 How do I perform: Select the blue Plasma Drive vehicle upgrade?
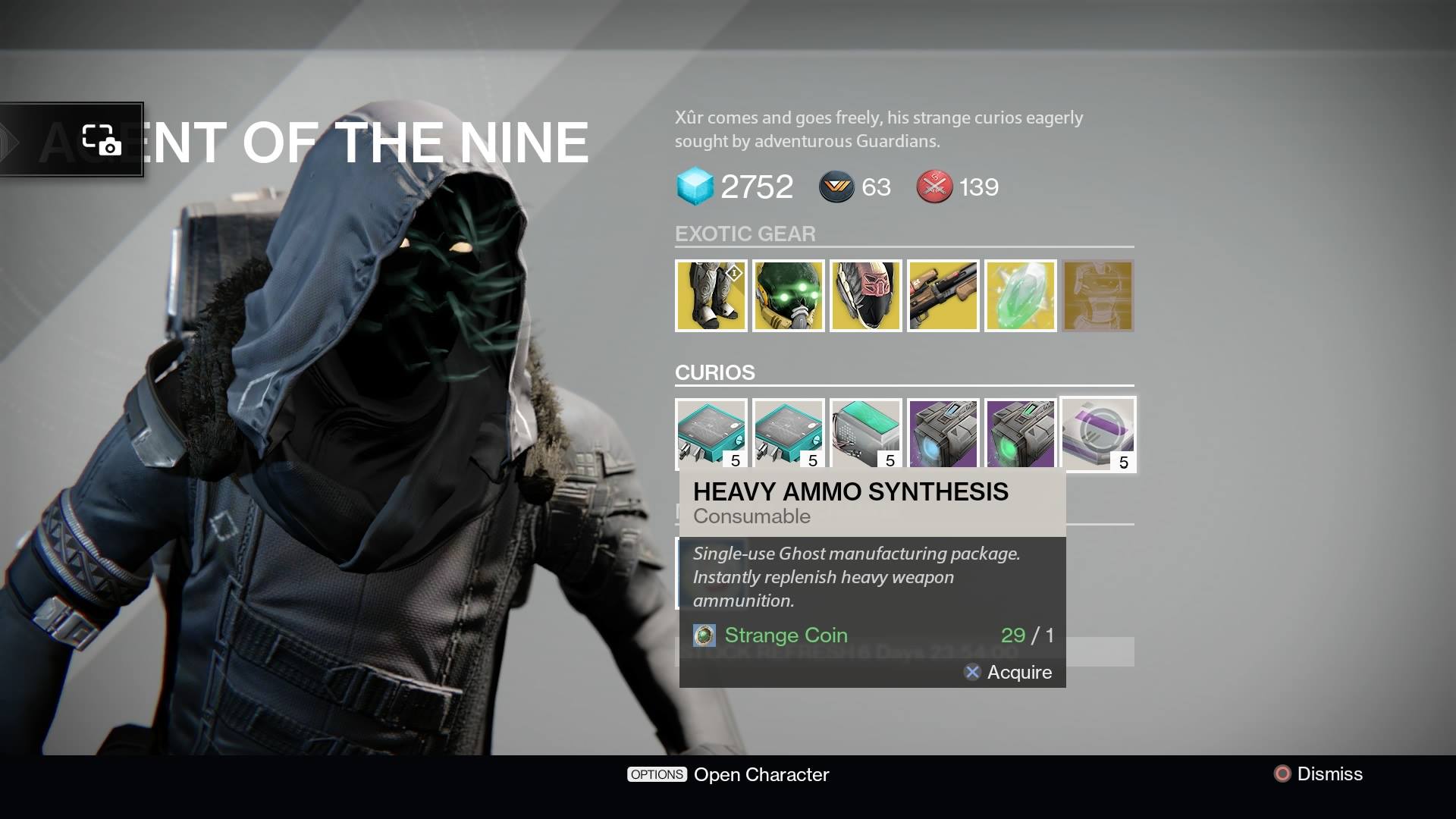pos(943,434)
